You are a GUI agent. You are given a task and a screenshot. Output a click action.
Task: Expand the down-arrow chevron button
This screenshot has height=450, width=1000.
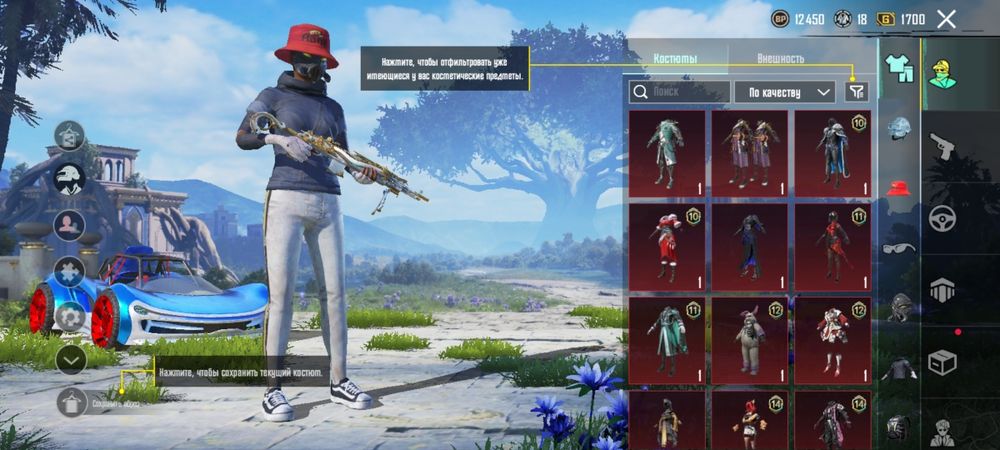[x=70, y=359]
